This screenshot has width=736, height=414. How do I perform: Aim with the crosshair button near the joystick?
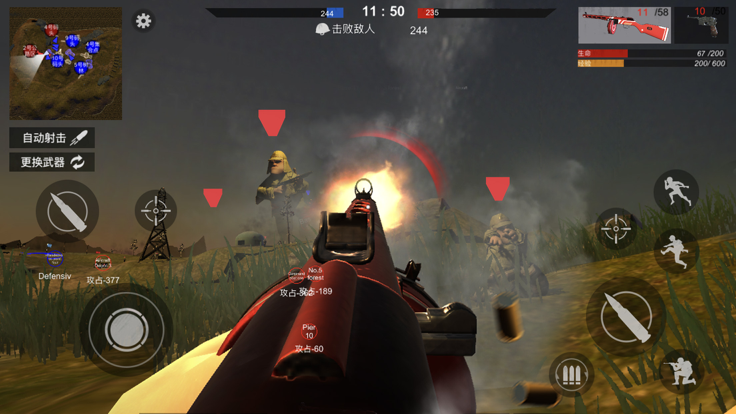pyautogui.click(x=155, y=210)
